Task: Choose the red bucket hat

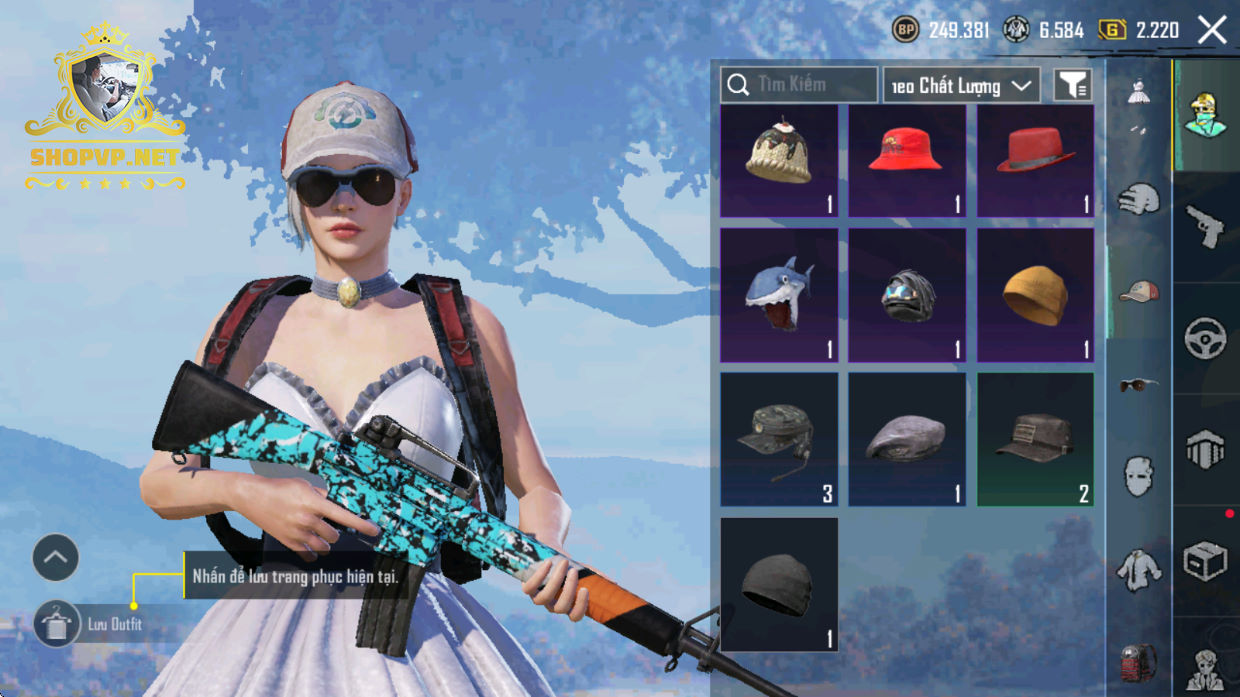Action: click(907, 161)
